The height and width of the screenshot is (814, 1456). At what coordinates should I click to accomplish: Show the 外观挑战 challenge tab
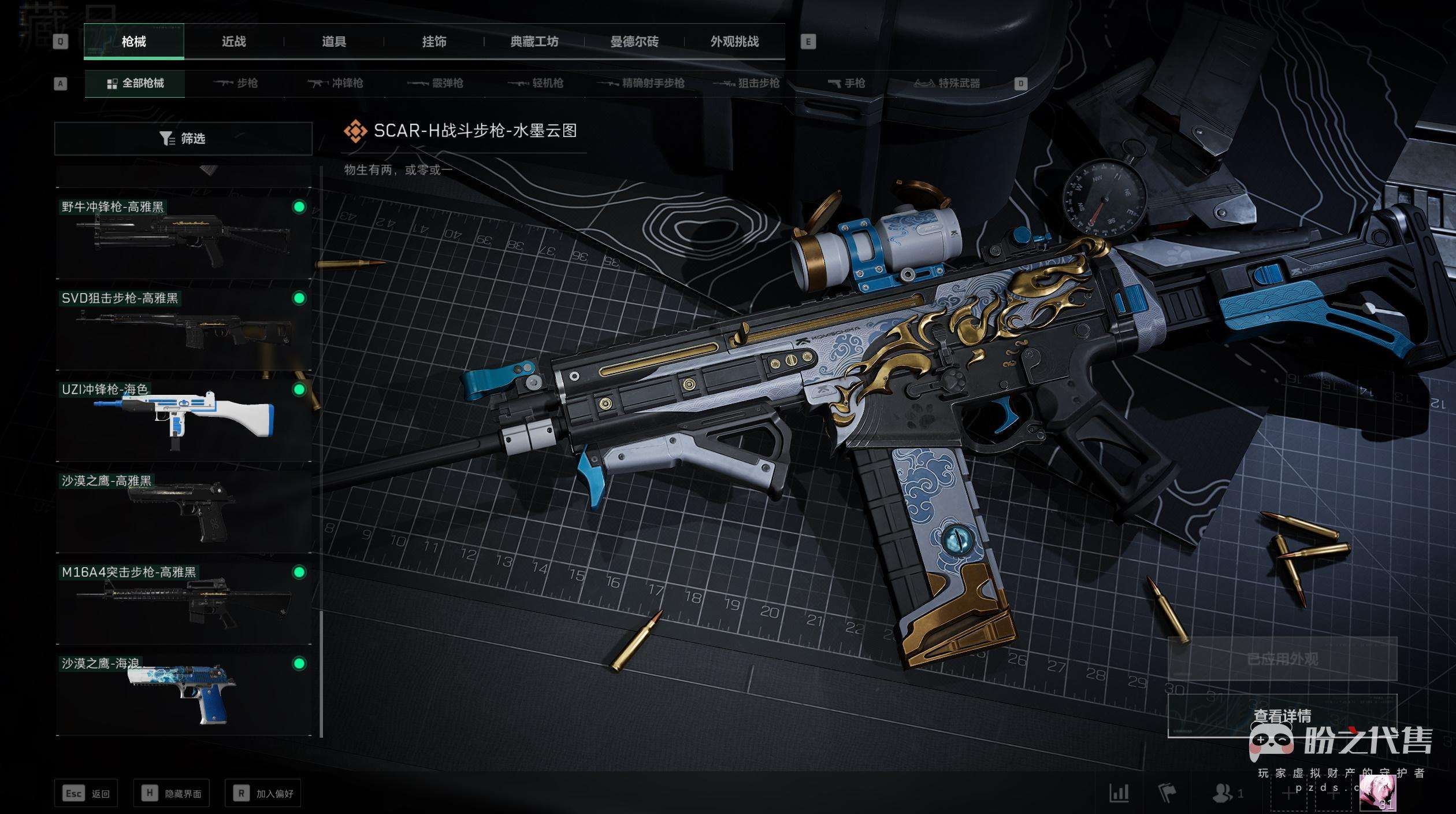(734, 42)
